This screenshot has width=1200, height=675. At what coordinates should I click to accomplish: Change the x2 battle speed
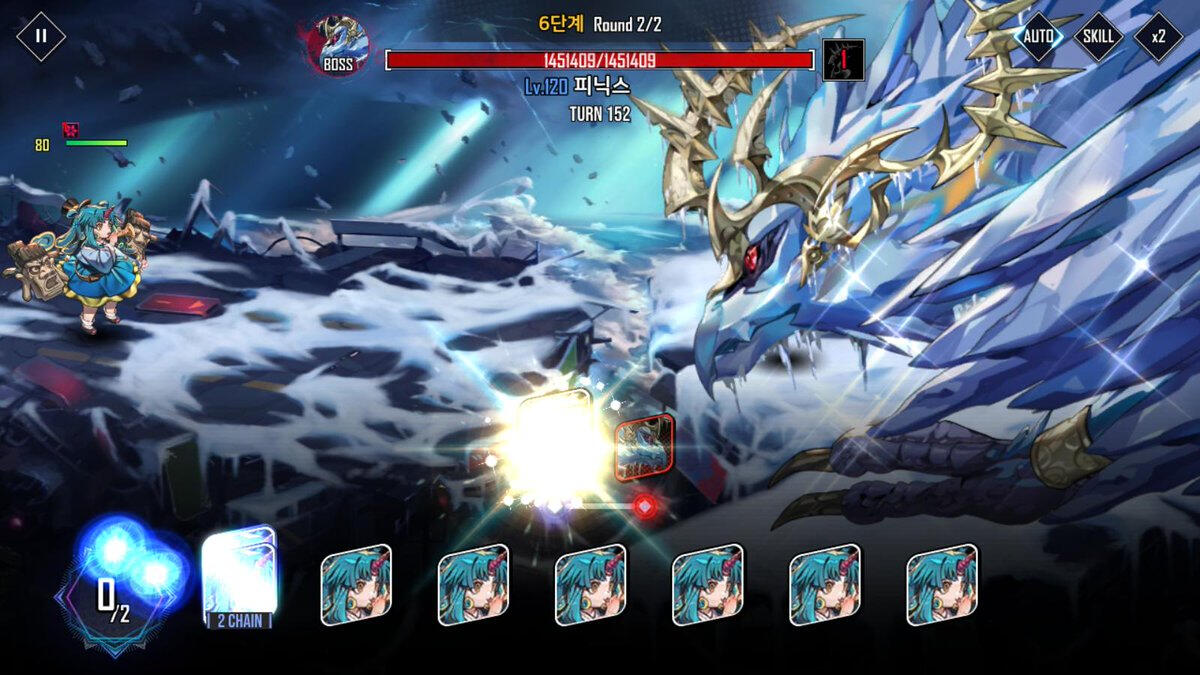tap(1158, 37)
